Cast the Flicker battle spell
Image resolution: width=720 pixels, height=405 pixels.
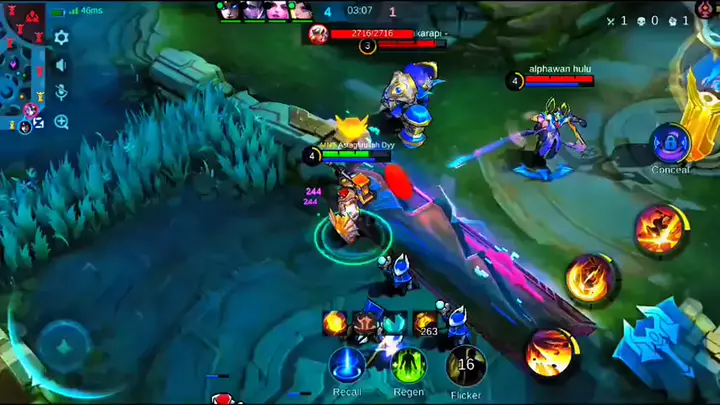(466, 366)
